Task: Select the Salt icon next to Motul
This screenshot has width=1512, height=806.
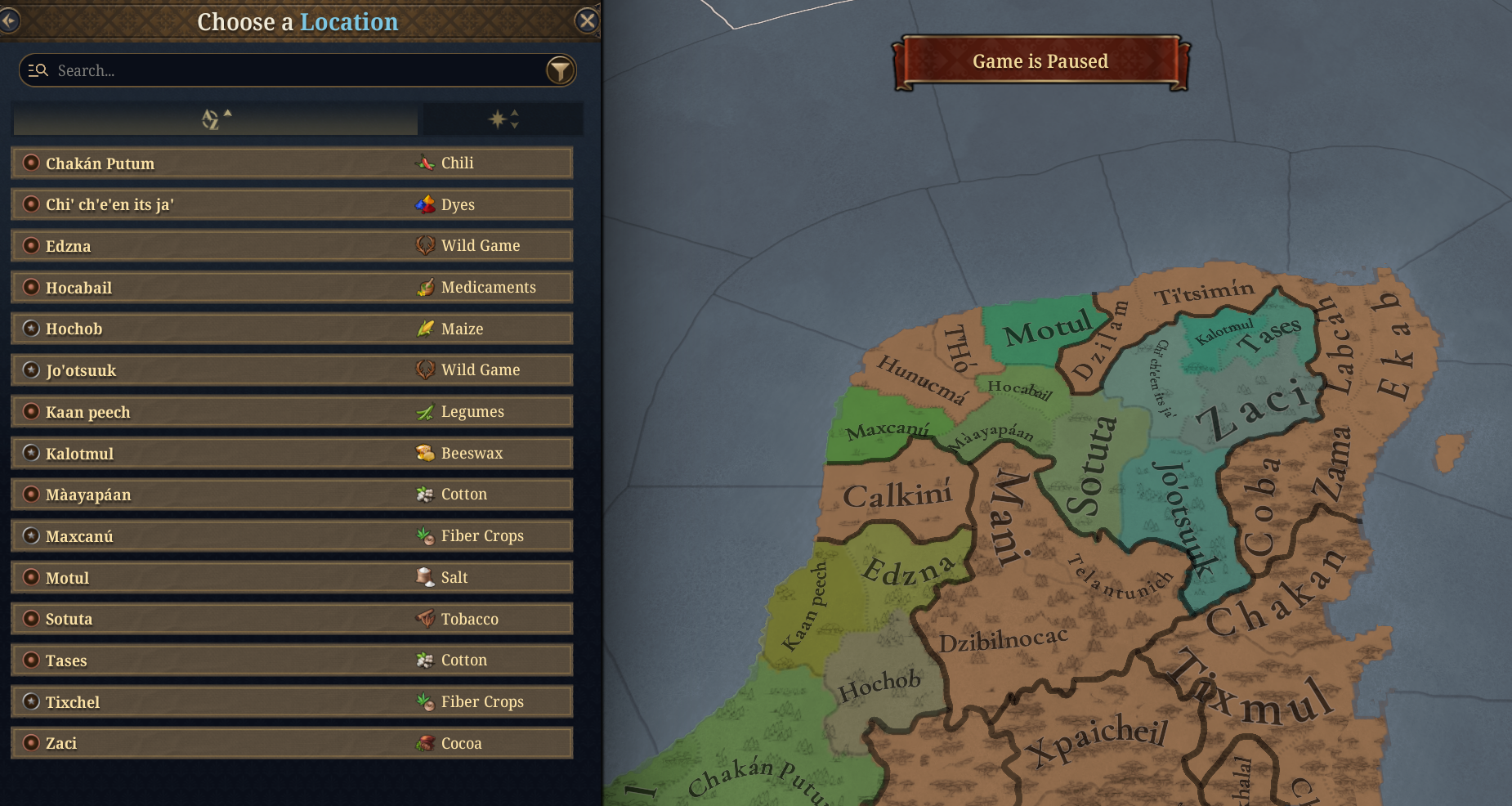Action: [x=425, y=577]
